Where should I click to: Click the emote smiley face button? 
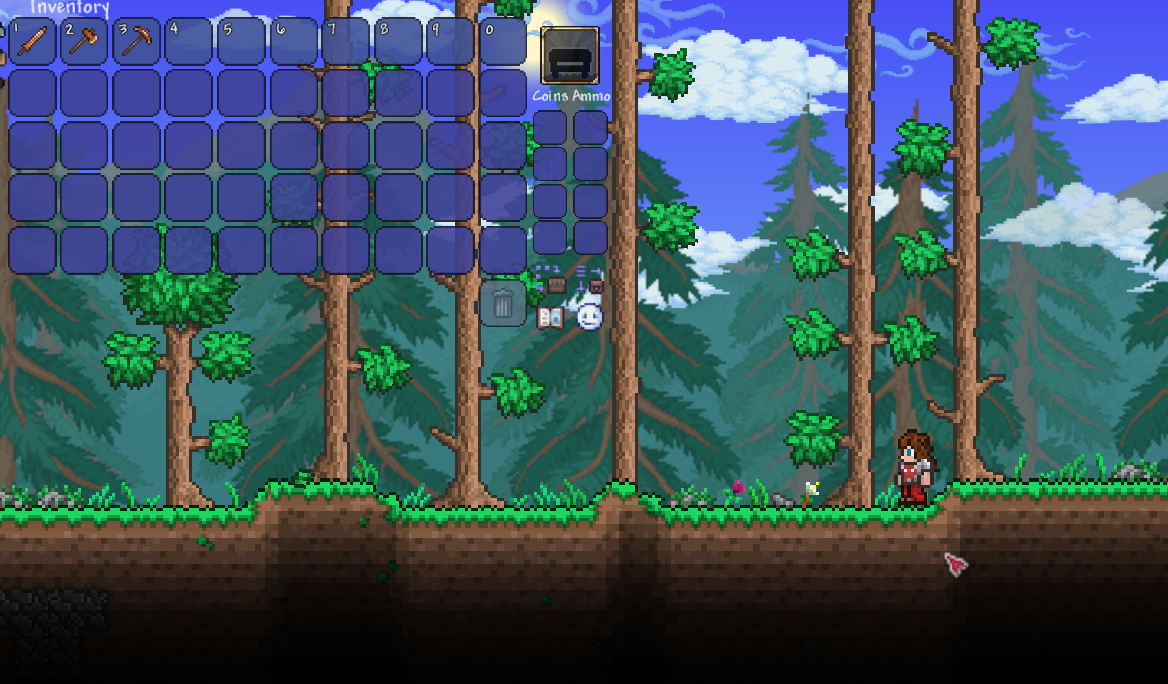tap(590, 317)
